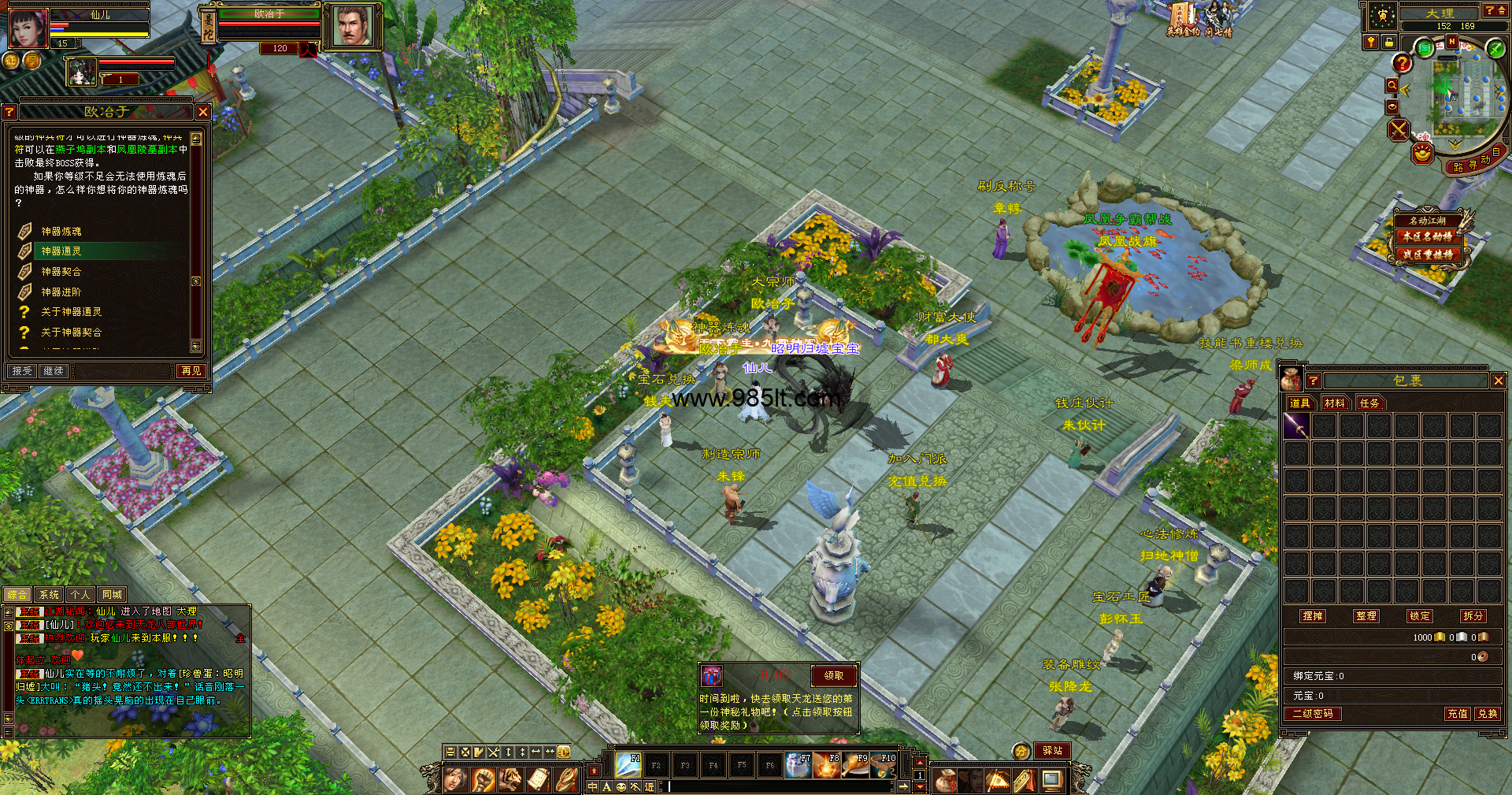Open the 关于神器通灵 help entry

pos(71,312)
